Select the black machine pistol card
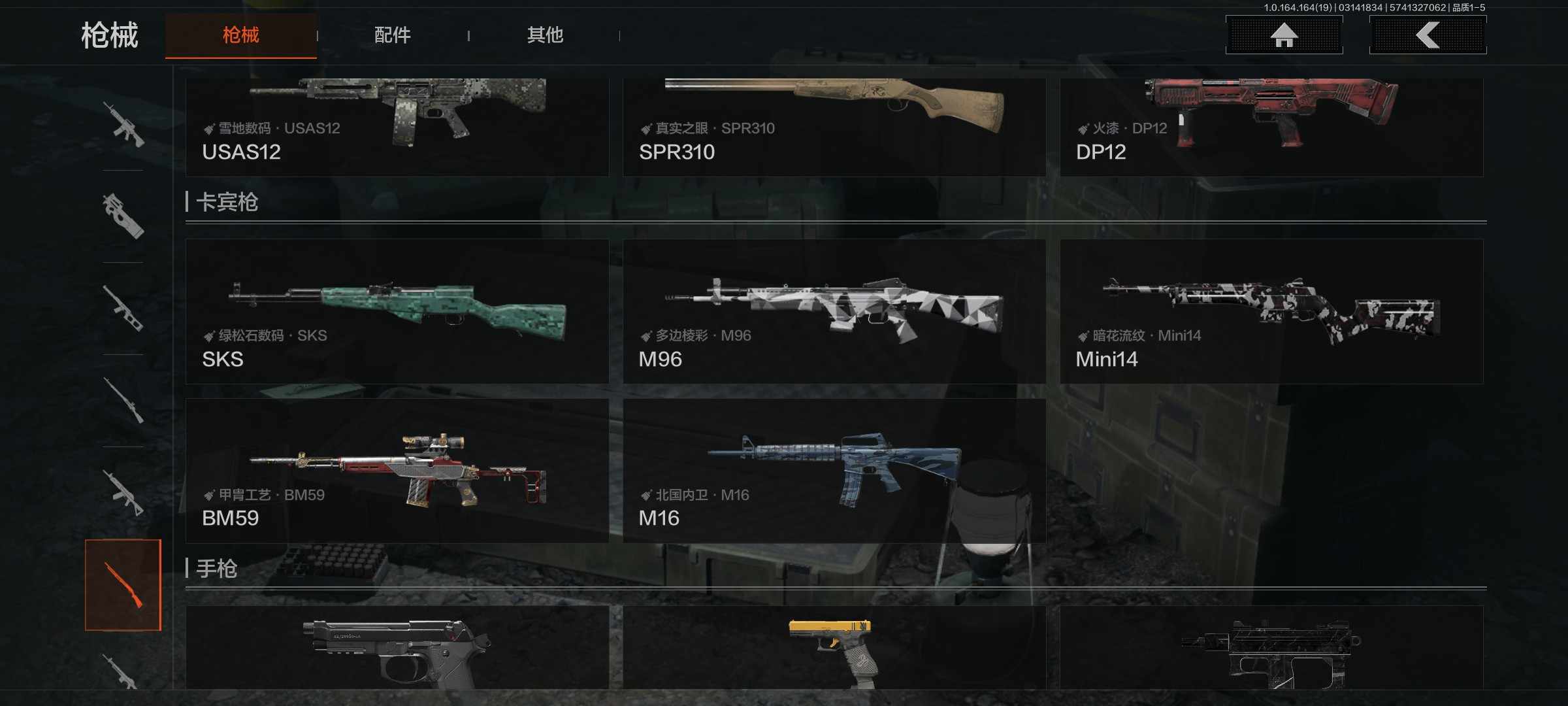1568x706 pixels. click(1271, 647)
